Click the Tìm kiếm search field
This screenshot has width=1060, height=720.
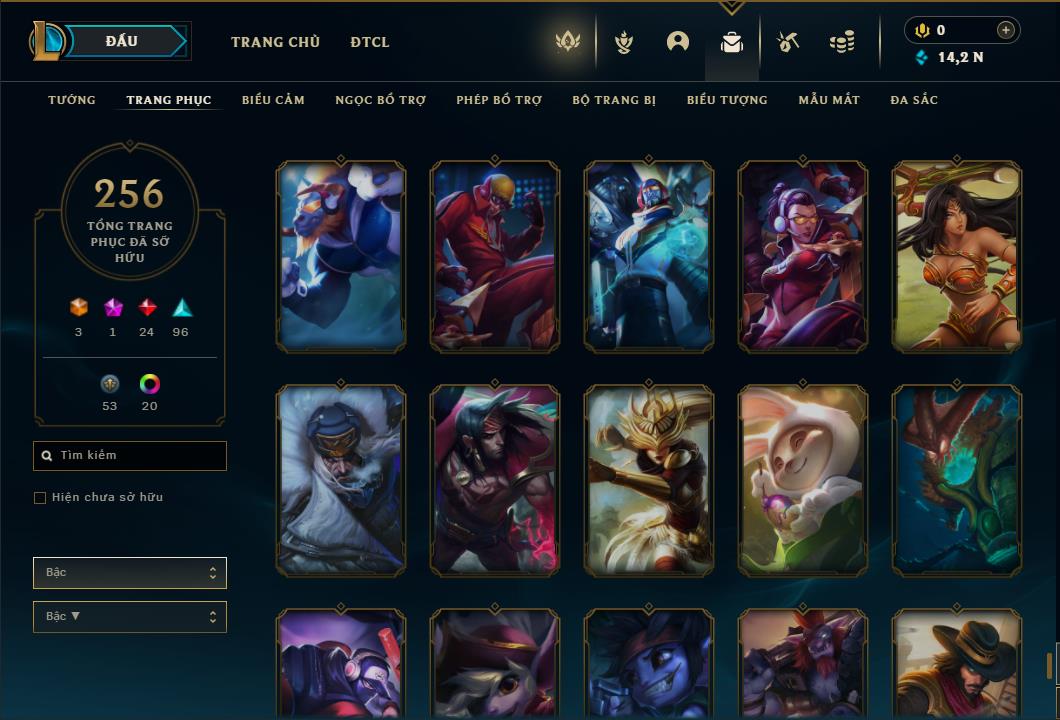(130, 456)
